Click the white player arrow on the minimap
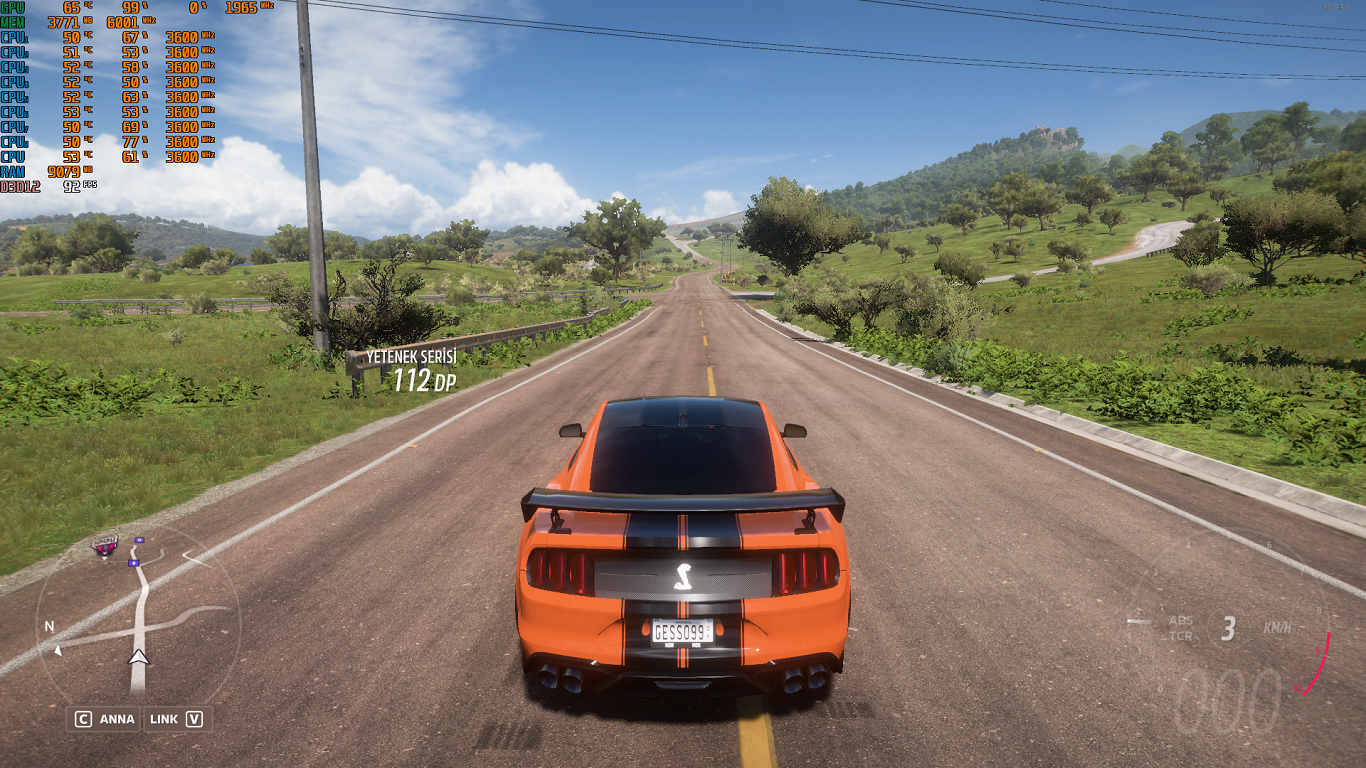Screen dimensions: 1366x768 coord(138,657)
